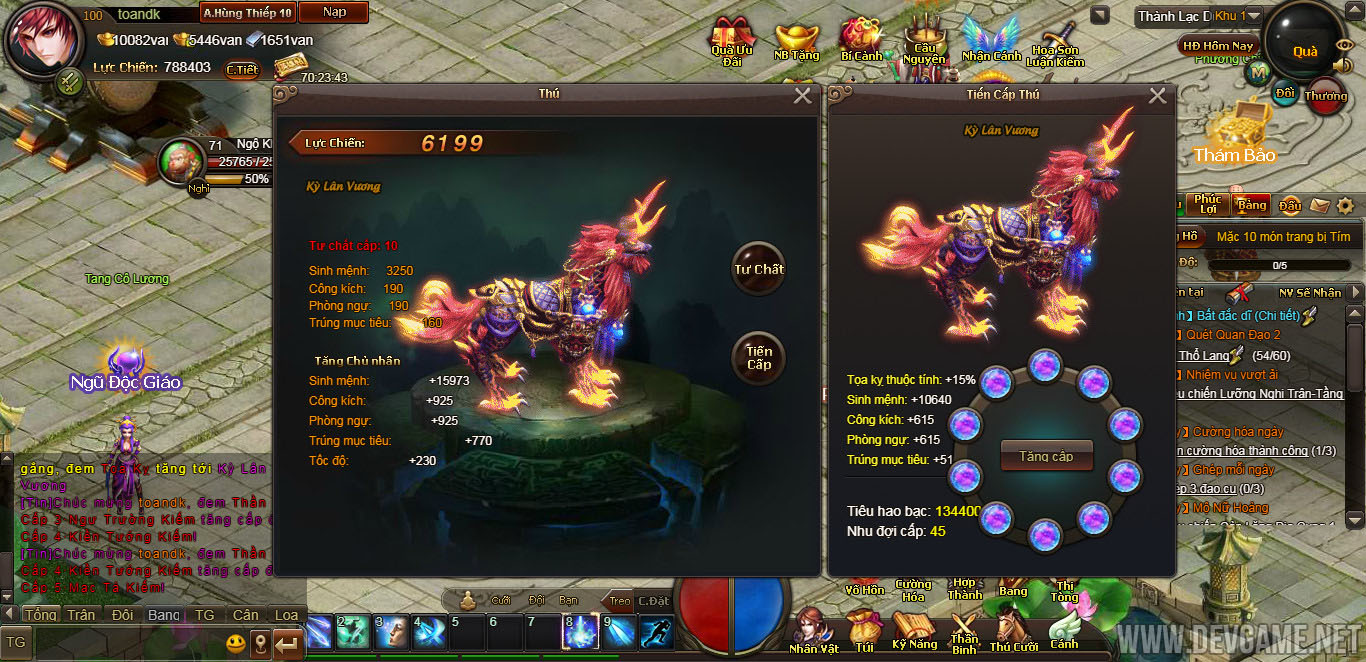Show today's activities with HĐ Hôm Nay
Screen dimensions: 1366x662
coord(1217,46)
